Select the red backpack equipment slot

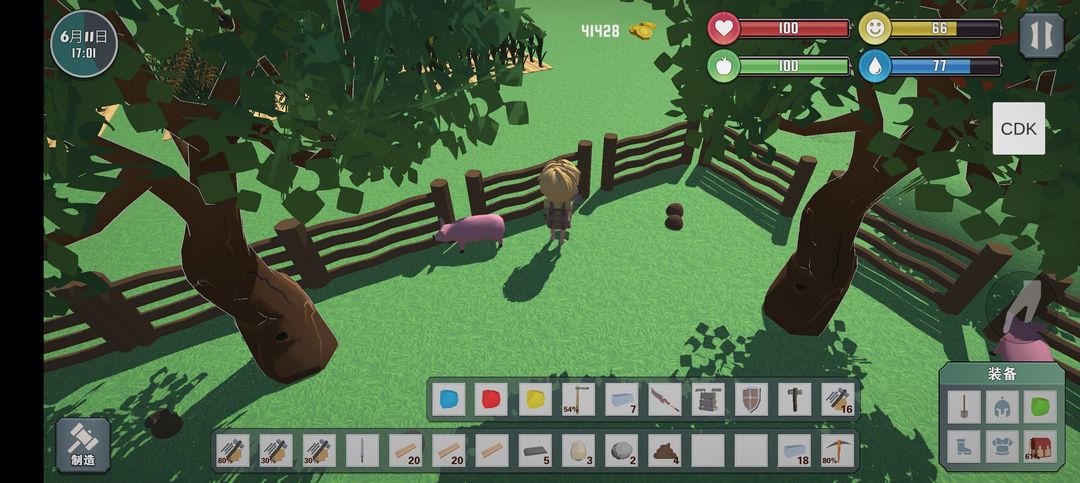tap(1040, 445)
